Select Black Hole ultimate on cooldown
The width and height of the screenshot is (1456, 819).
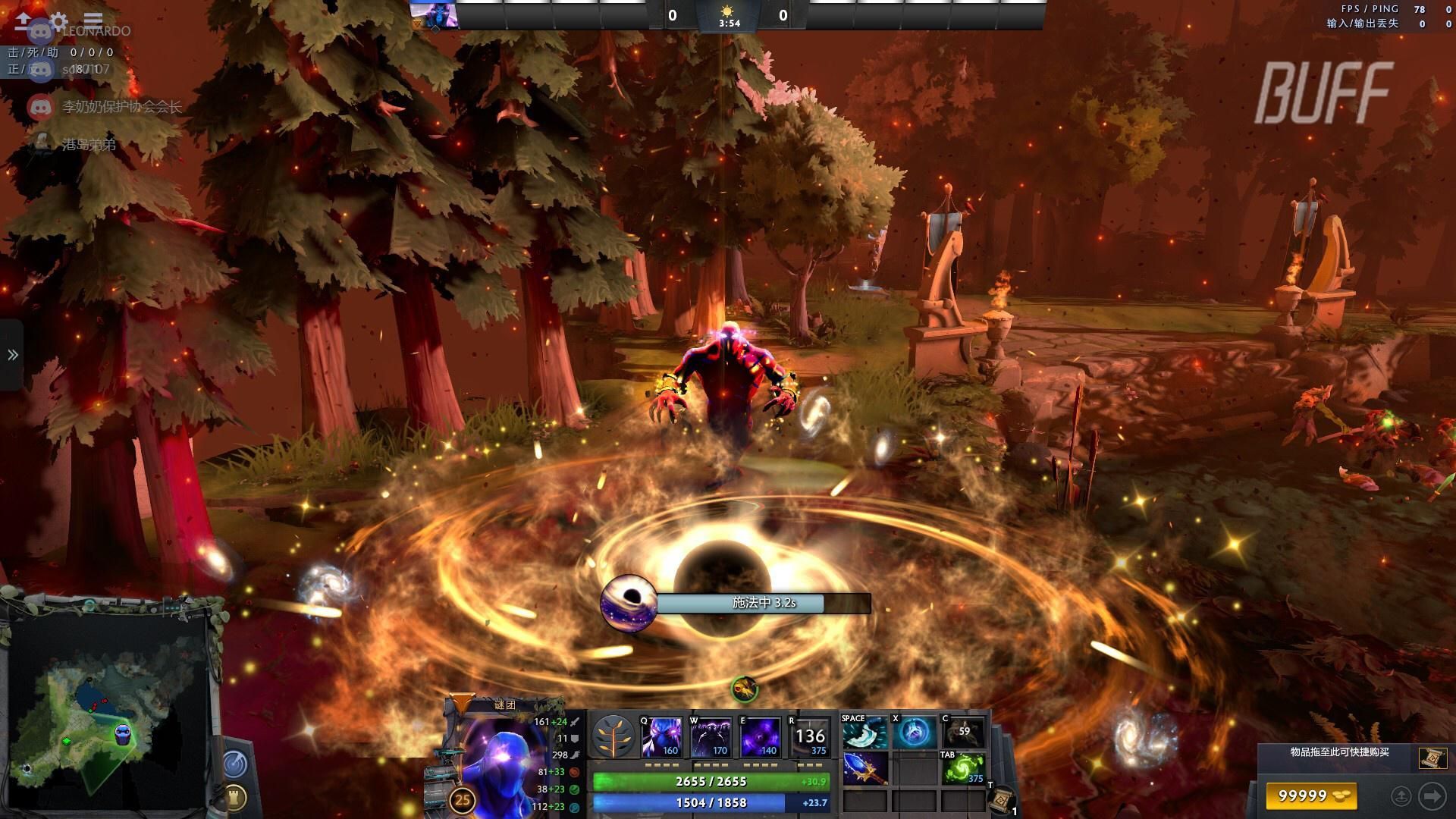809,737
